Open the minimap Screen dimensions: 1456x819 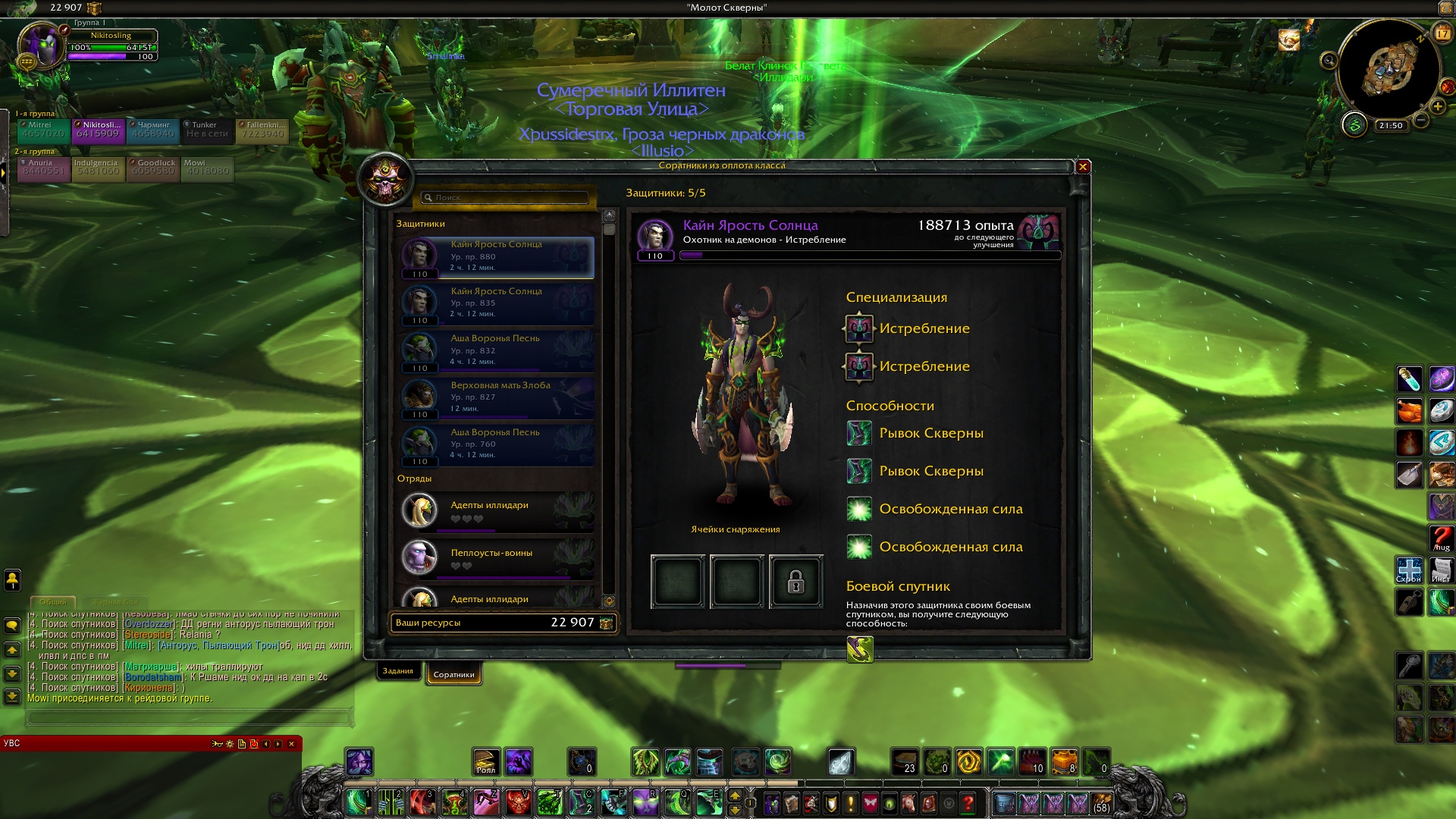(x=1389, y=70)
